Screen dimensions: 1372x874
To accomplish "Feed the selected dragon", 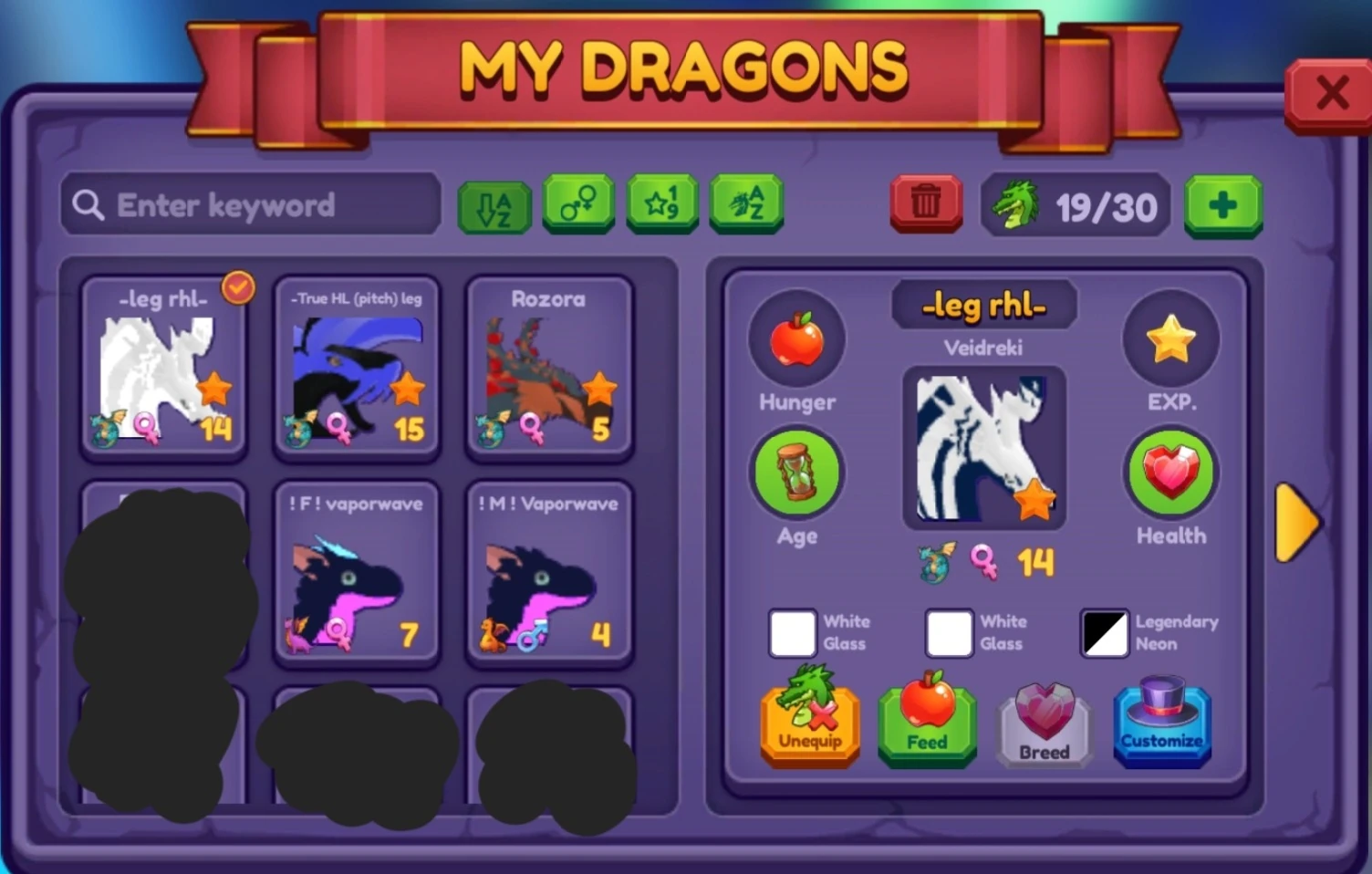I will pyautogui.click(x=926, y=723).
